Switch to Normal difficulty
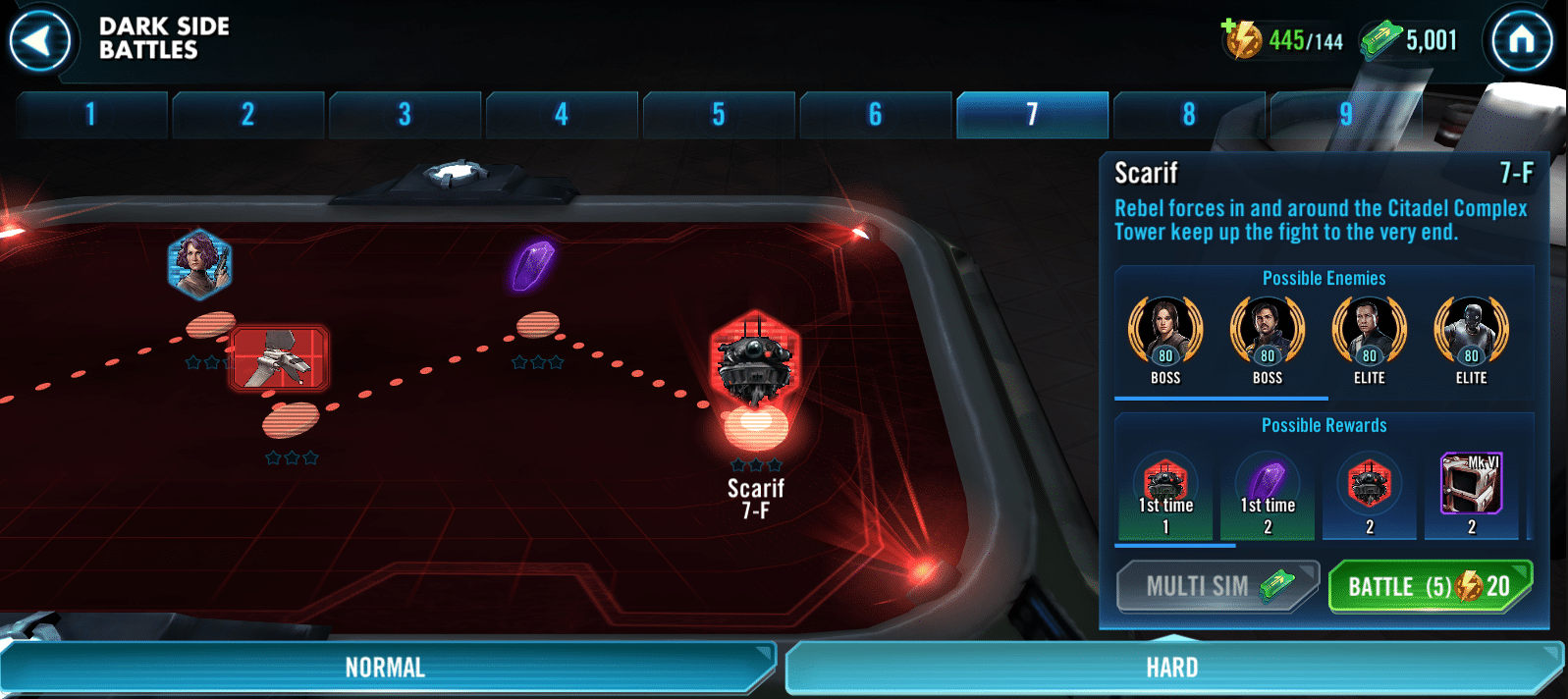The height and width of the screenshot is (699, 1568). click(385, 669)
